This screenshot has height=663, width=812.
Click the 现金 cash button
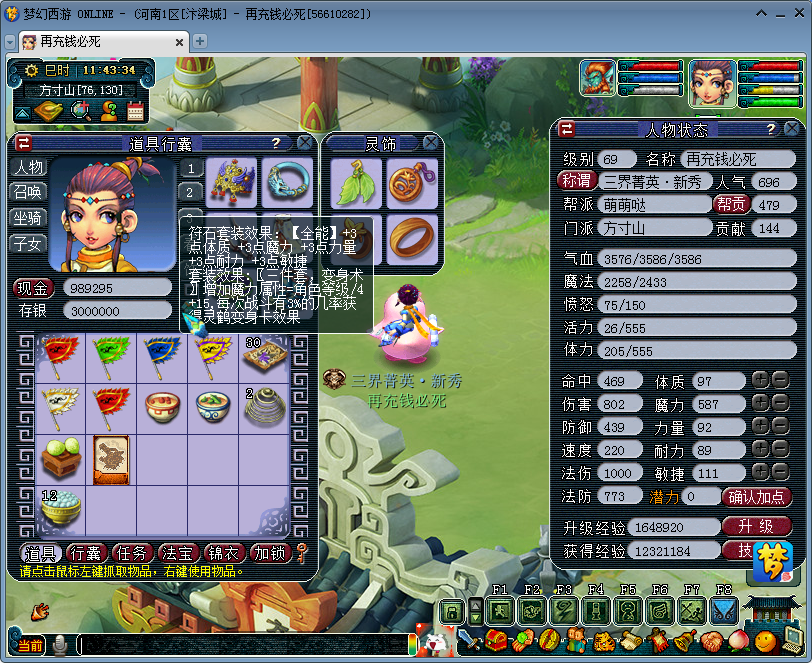[33, 288]
